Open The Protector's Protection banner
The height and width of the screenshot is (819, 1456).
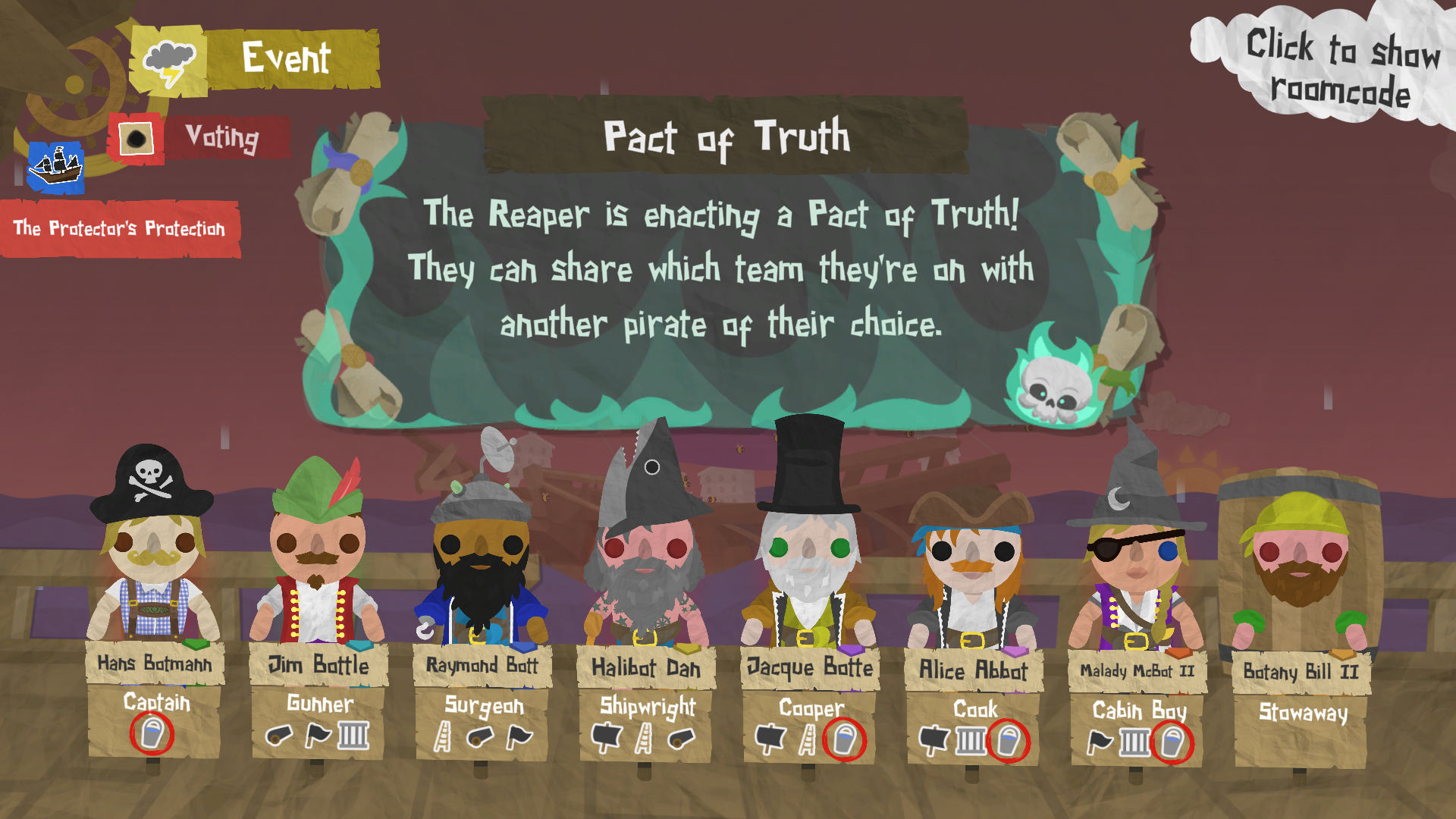[121, 227]
